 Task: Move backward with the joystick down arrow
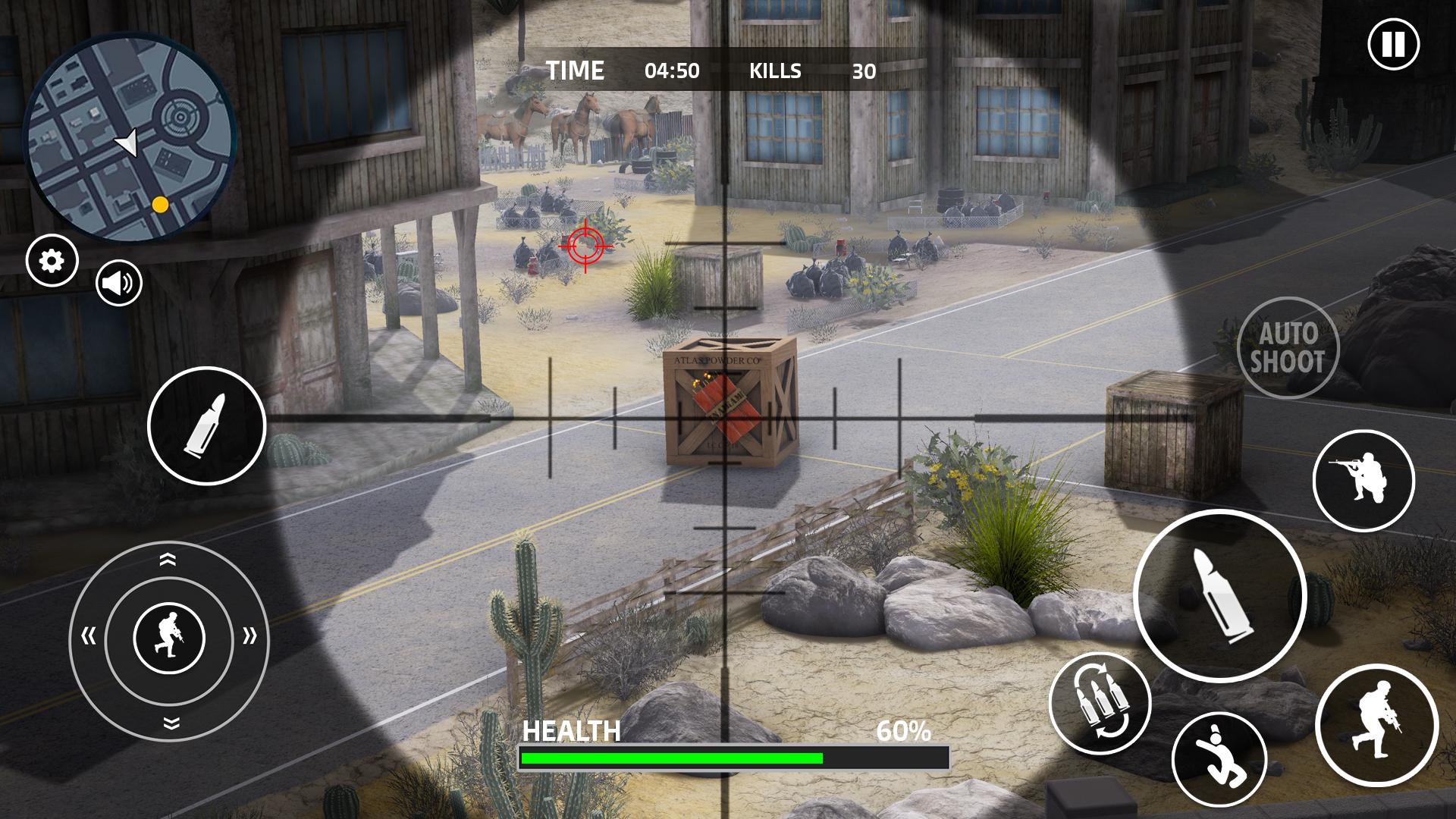[170, 723]
